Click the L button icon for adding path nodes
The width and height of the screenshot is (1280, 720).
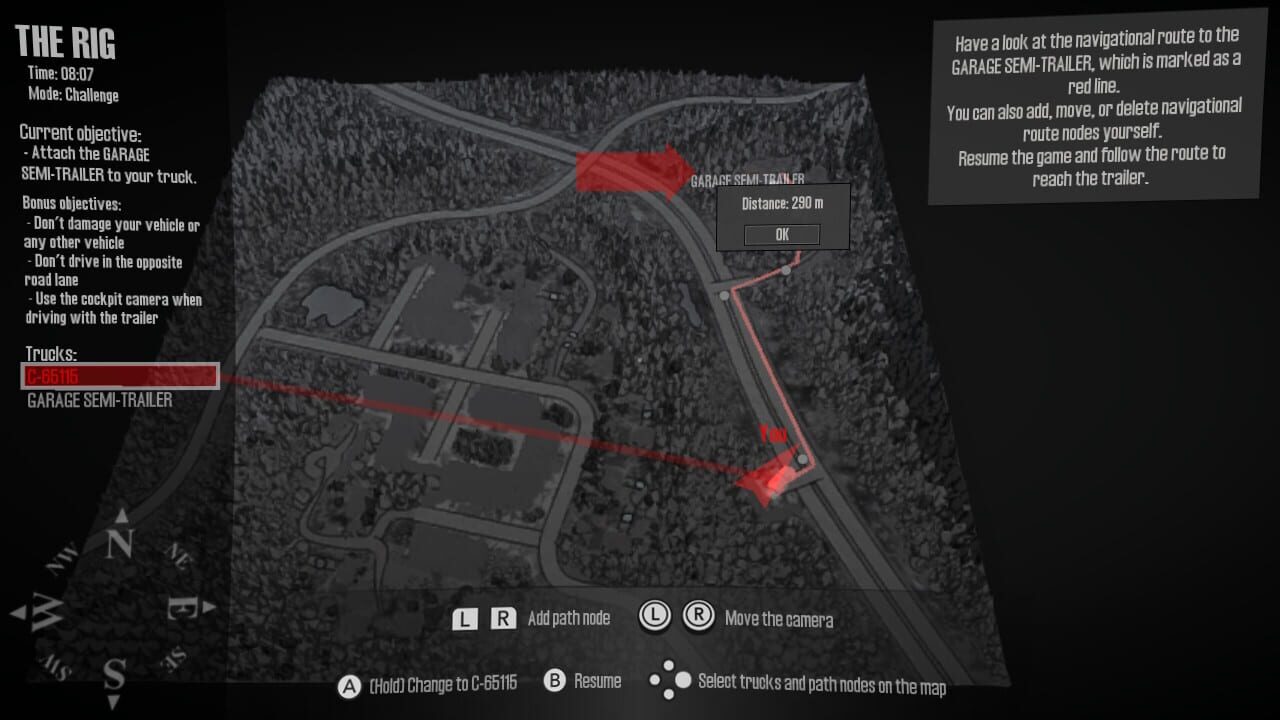tap(463, 618)
